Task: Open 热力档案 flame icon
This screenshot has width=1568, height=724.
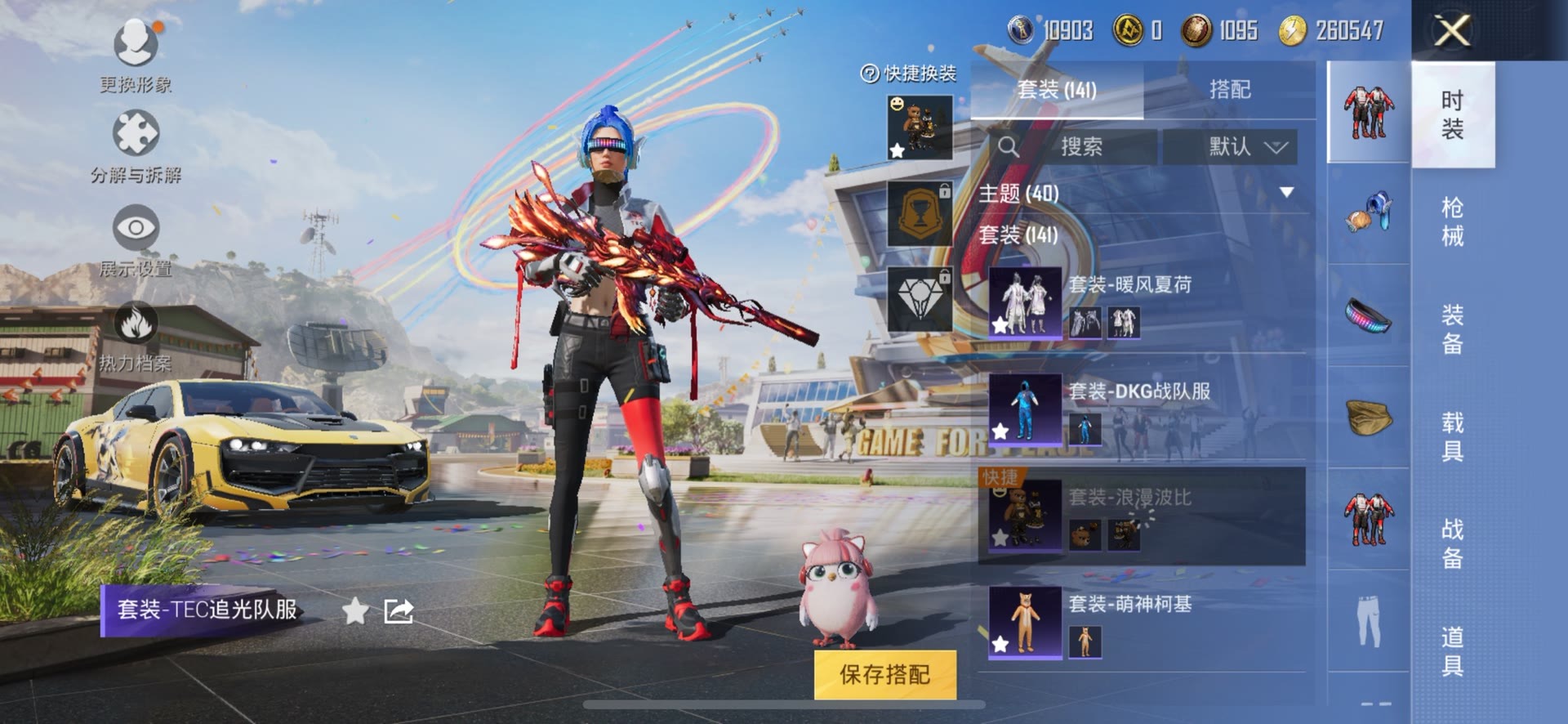Action: pos(136,324)
